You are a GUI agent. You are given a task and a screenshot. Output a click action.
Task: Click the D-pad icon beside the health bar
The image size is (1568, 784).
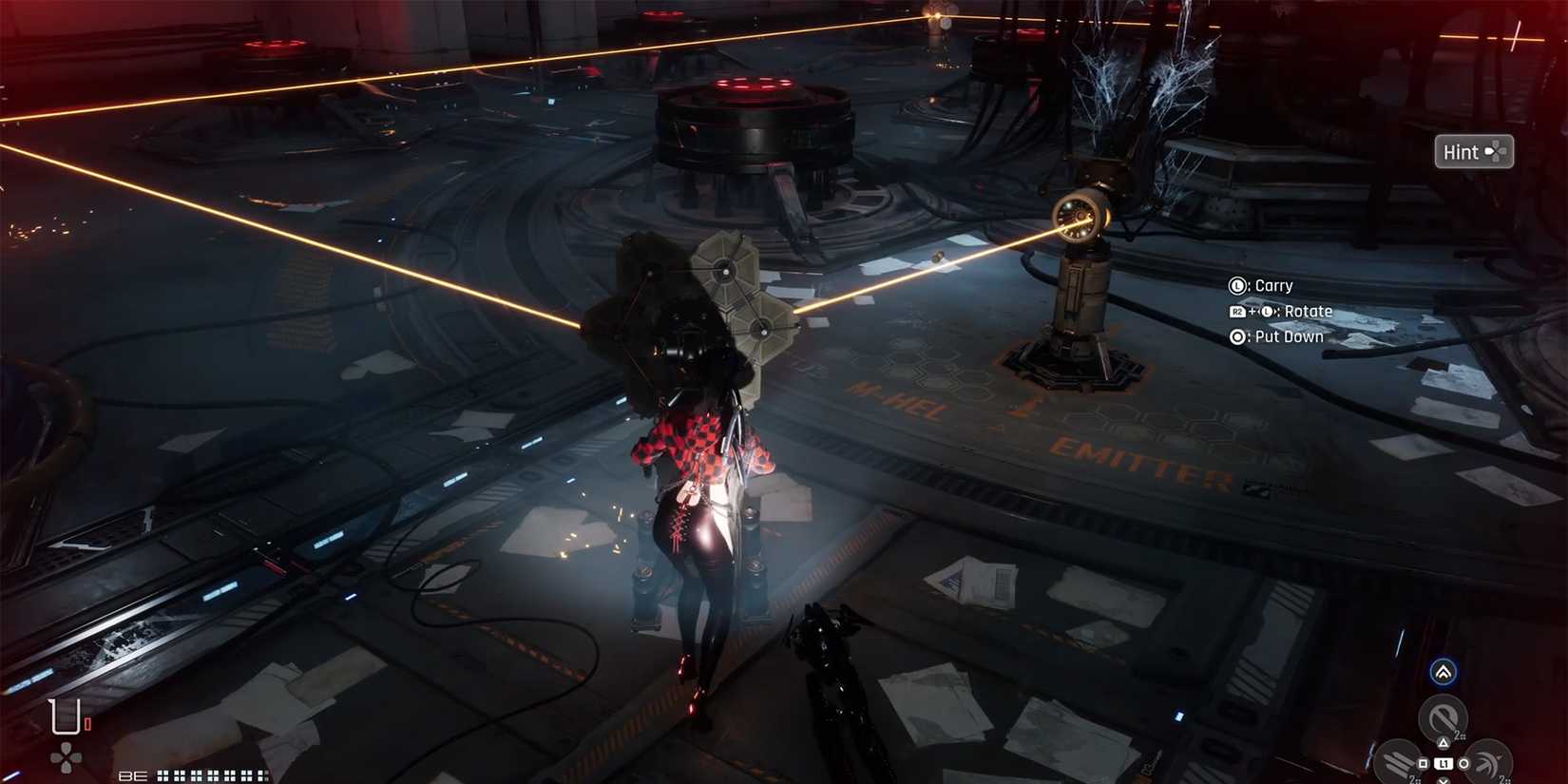point(65,756)
